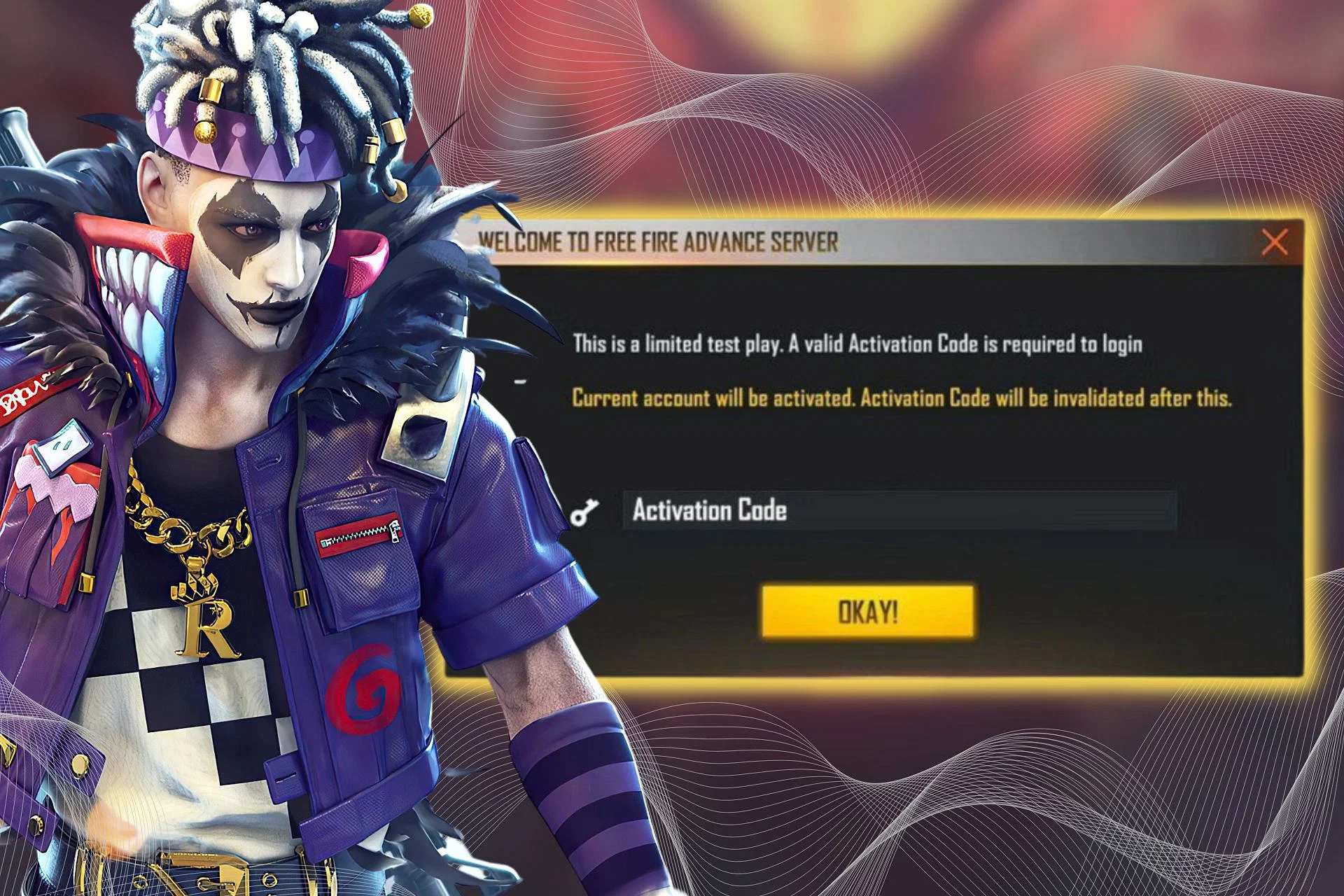Focus the Activation Code input field
Screen dimensions: 1344x896
(899, 510)
